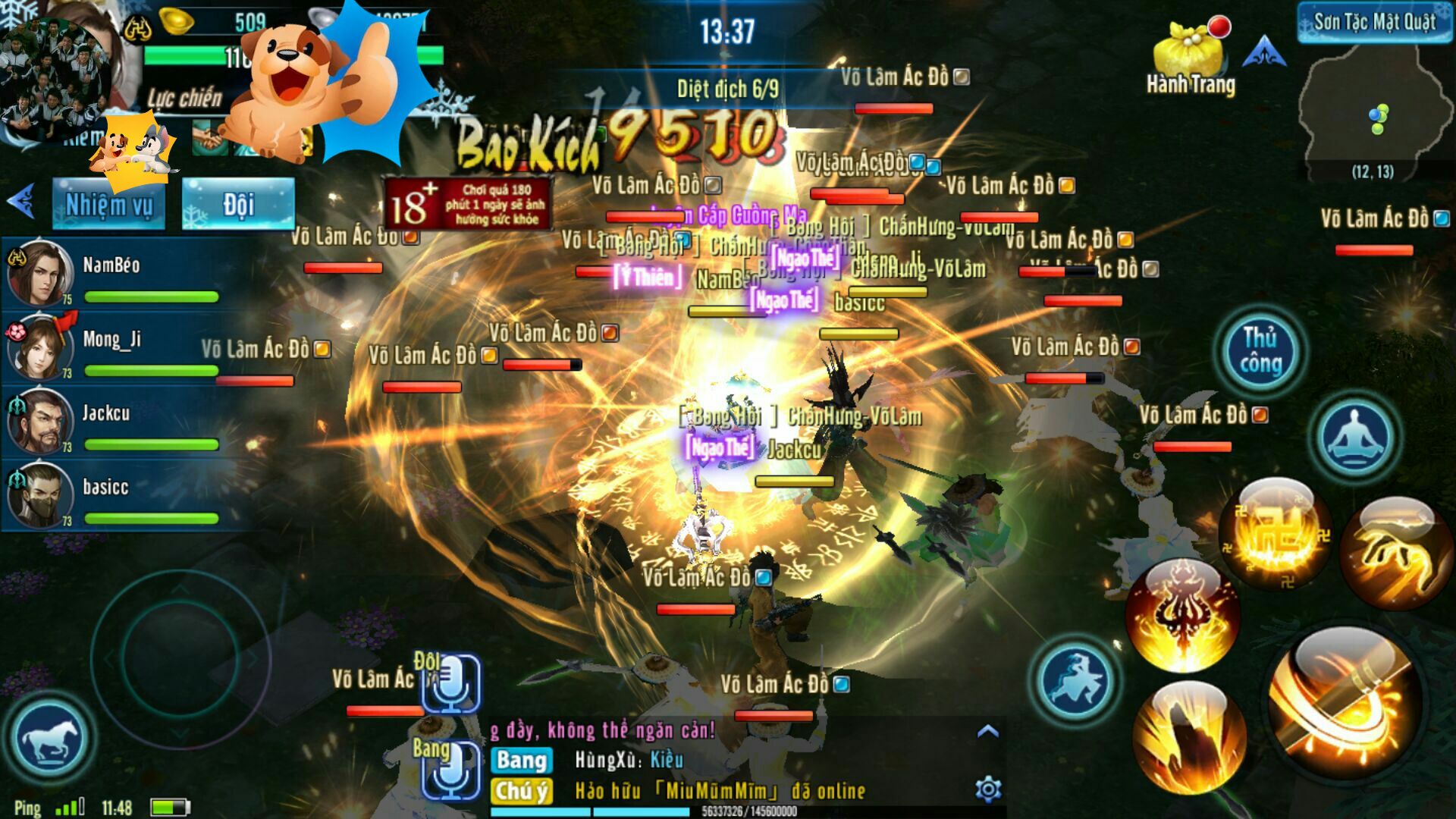Use the golden swastika skill

click(x=1276, y=534)
